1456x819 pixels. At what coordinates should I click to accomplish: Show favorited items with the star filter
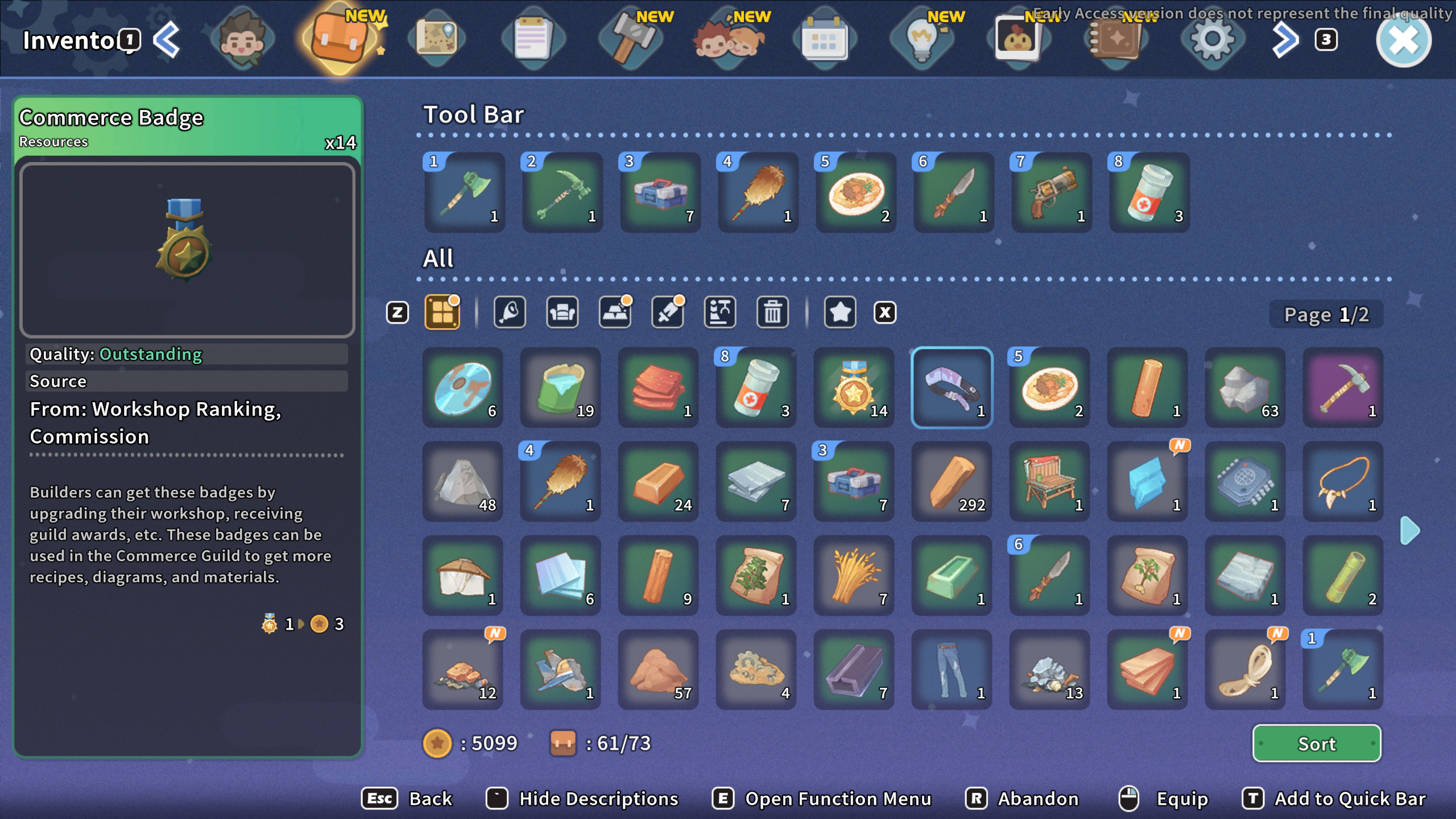pos(839,312)
